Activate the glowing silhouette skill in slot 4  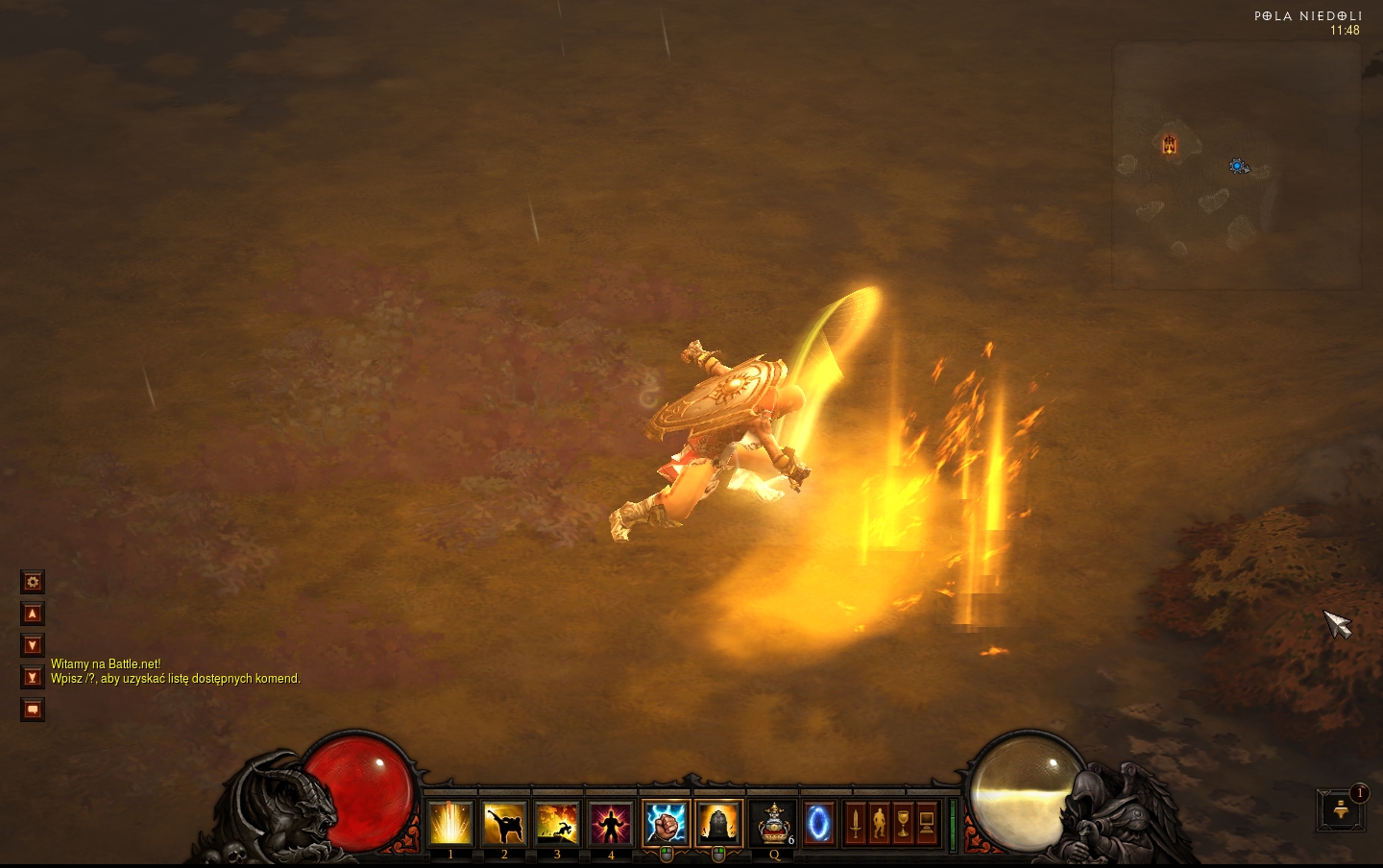[611, 824]
